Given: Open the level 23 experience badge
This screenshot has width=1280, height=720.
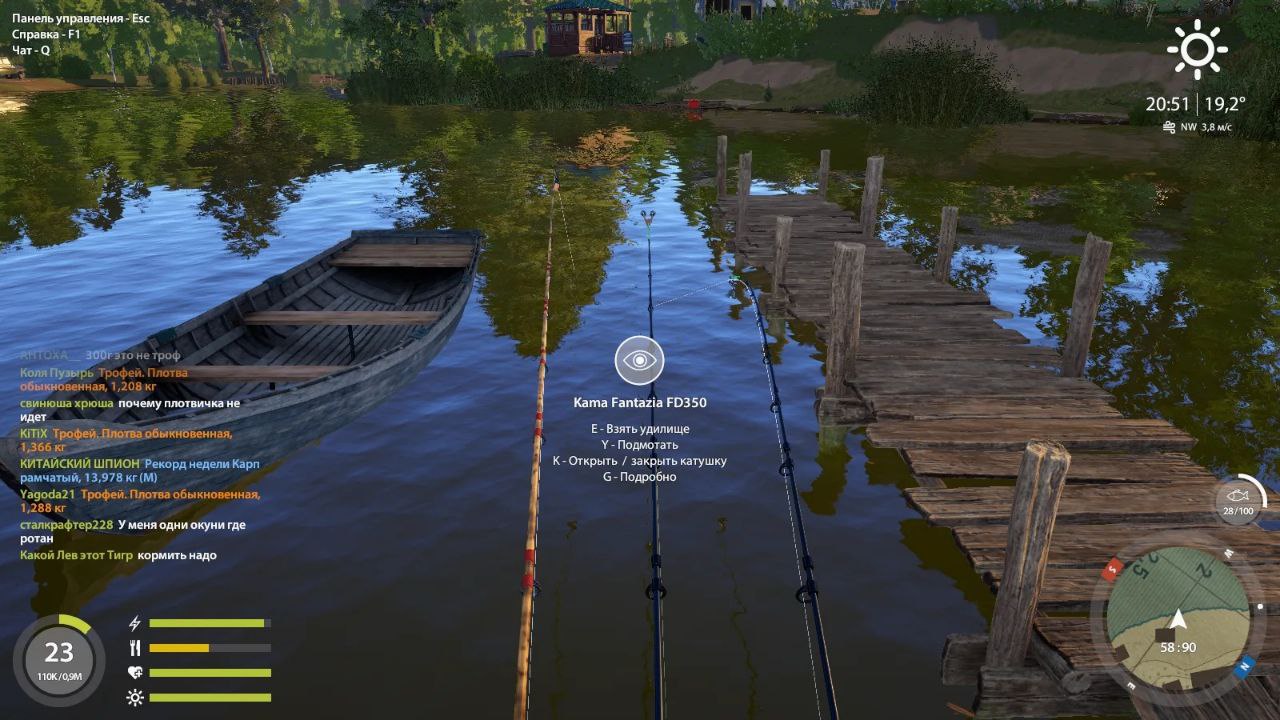Looking at the screenshot, I should tap(58, 658).
